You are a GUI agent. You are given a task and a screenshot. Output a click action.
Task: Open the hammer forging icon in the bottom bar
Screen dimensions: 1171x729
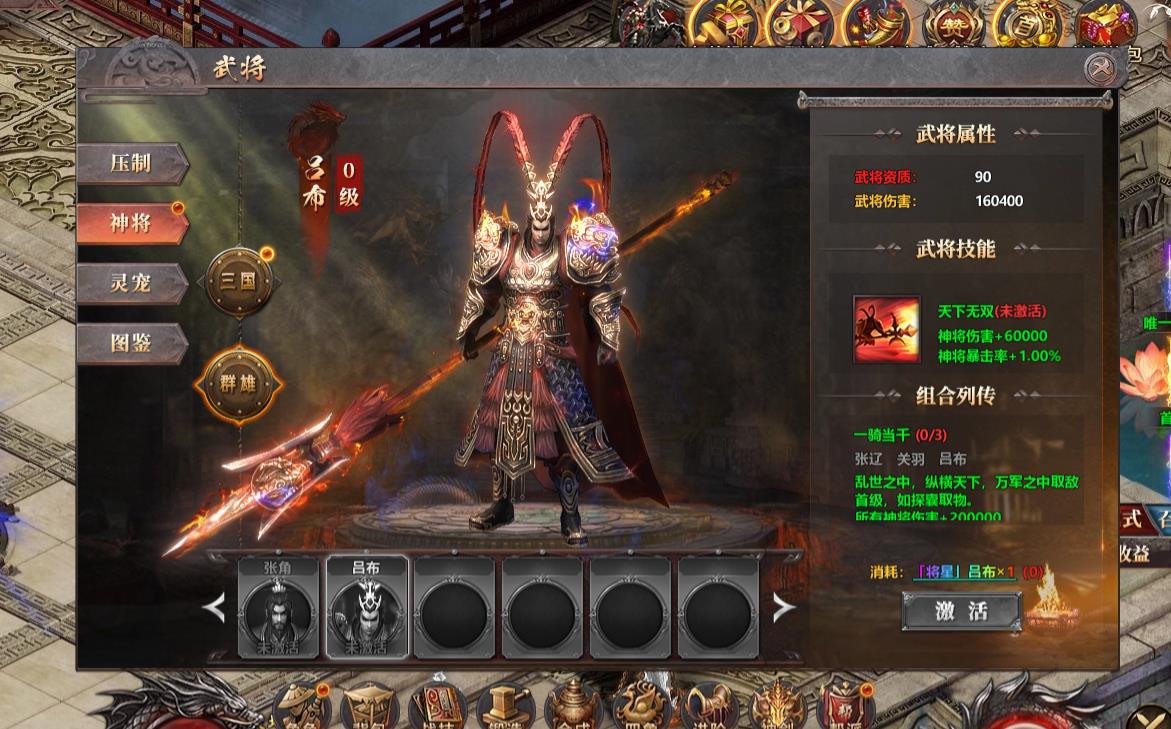[x=504, y=706]
